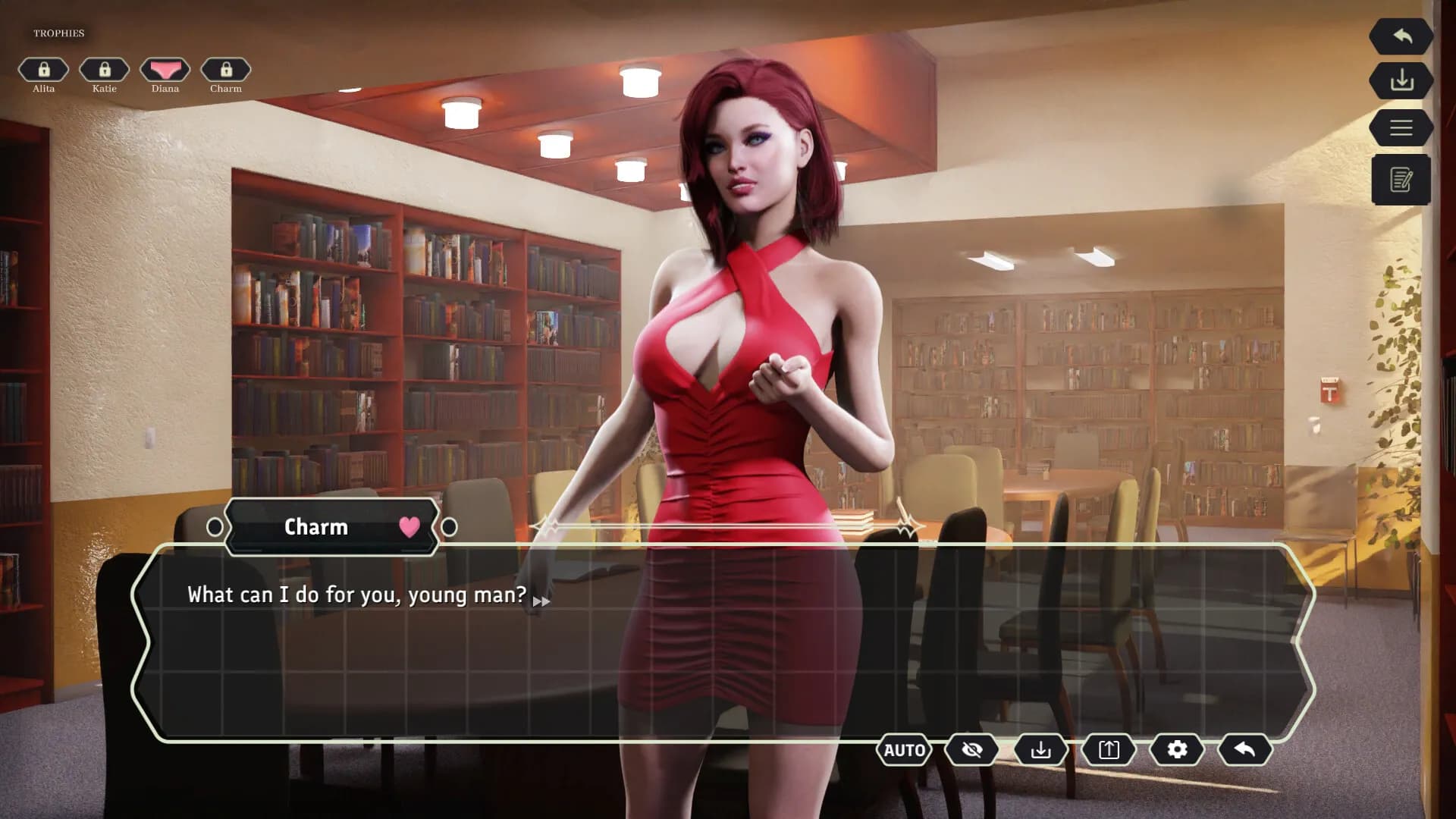The image size is (1456, 819).
Task: Click the heart icon beside Charm's name
Action: tap(408, 526)
